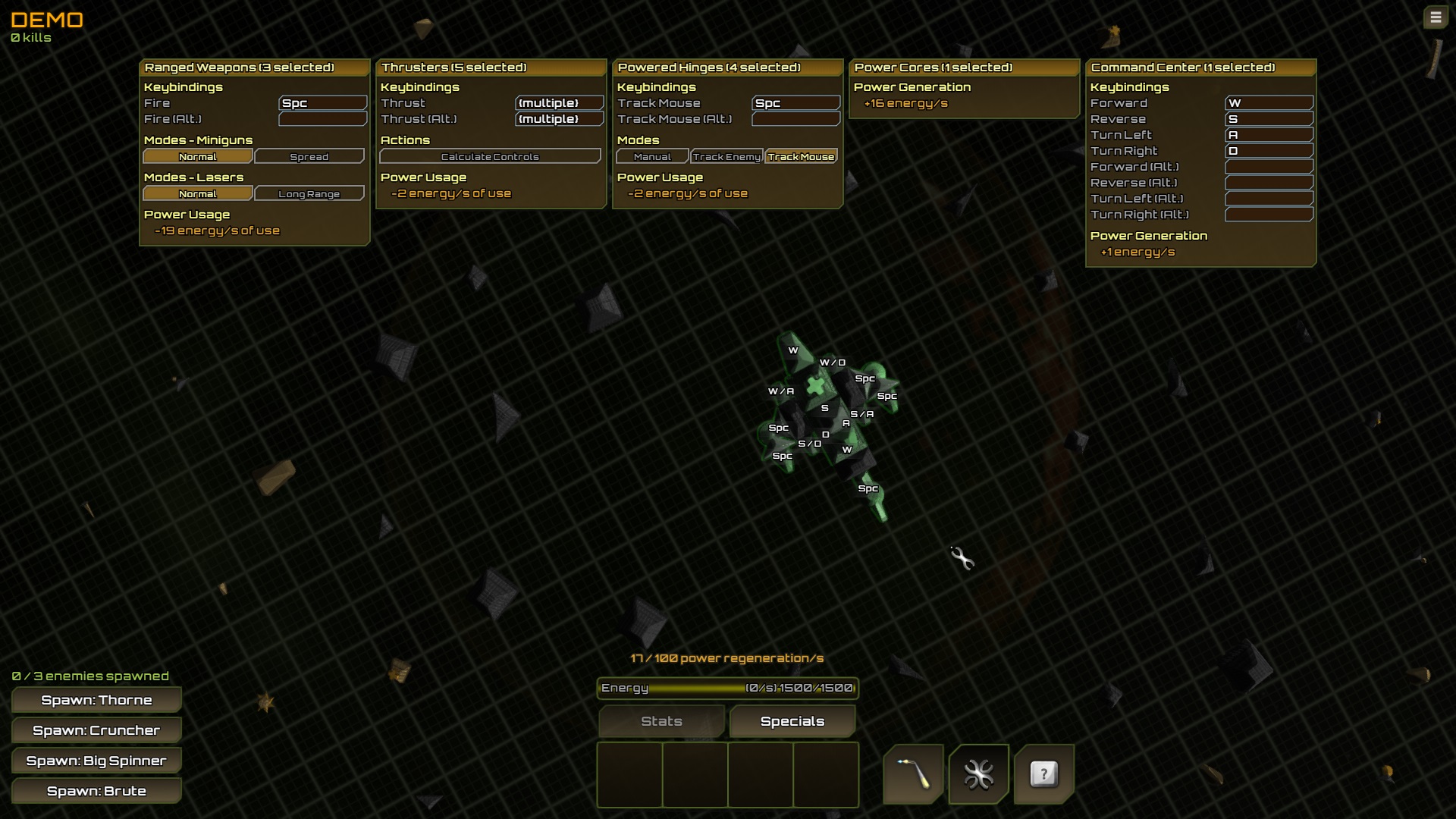The image size is (1456, 819).
Task: Click the thruster labeled W on the robot
Action: [x=792, y=350]
